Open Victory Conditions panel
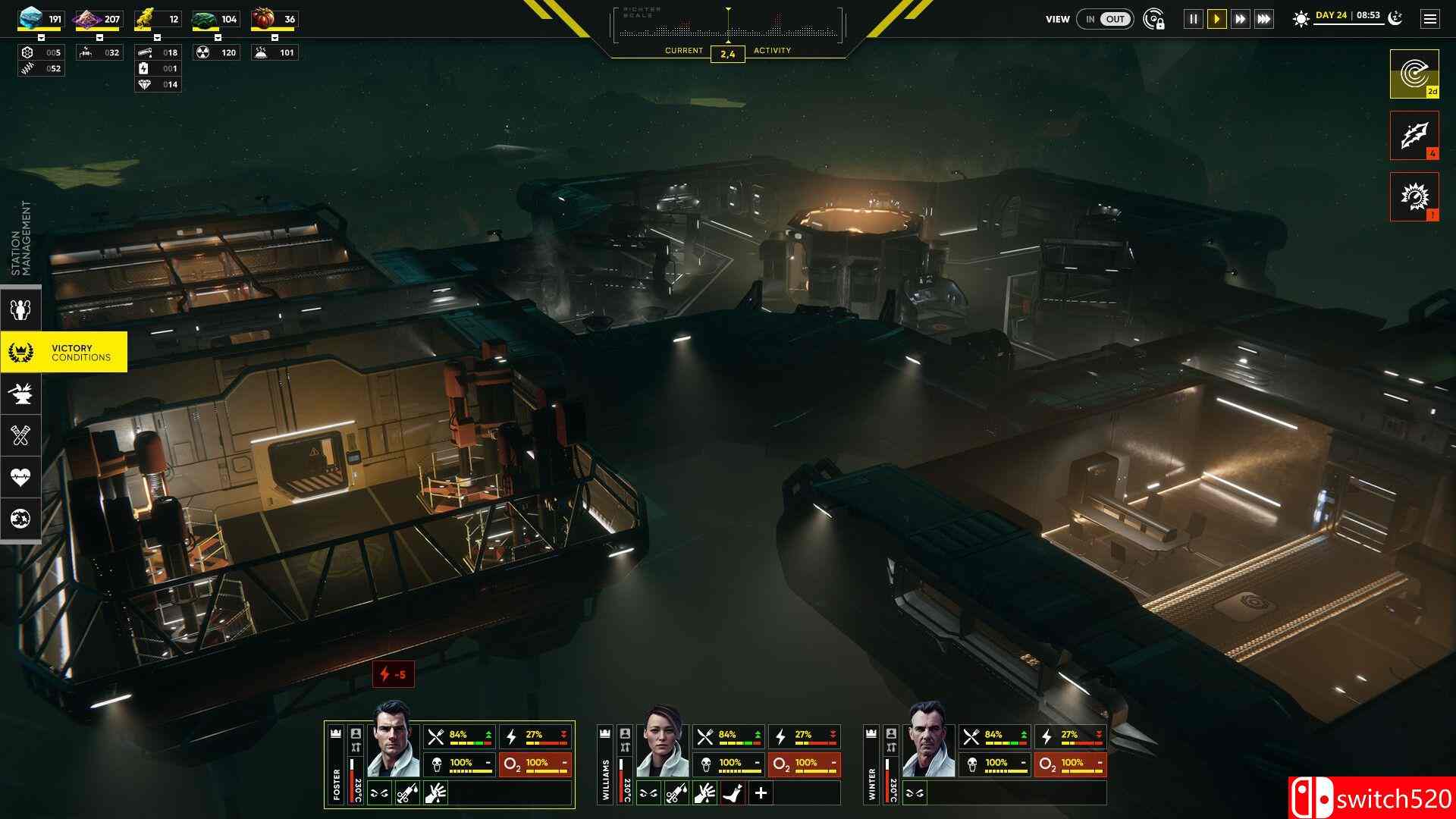 click(x=64, y=353)
